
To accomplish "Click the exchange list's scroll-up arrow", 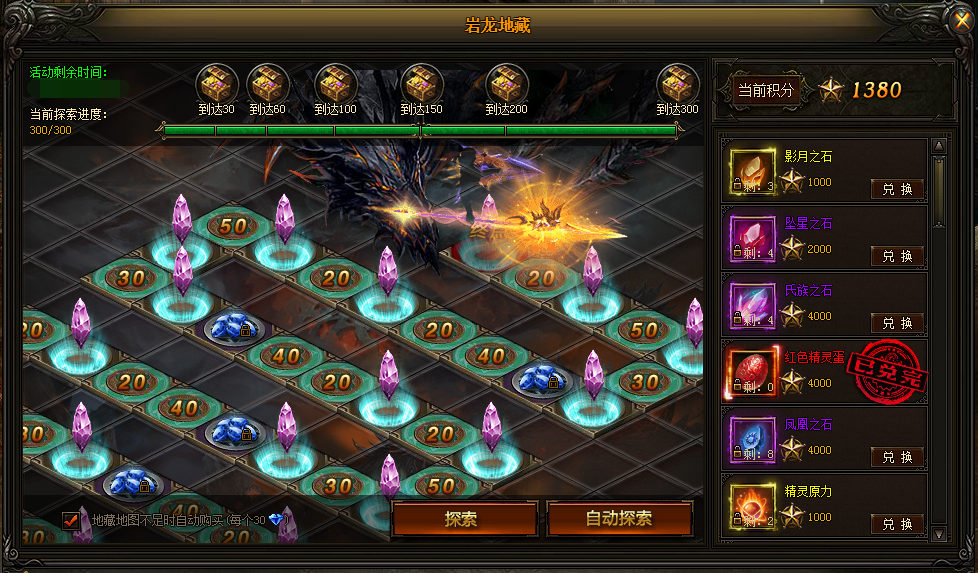I will pyautogui.click(x=938, y=146).
